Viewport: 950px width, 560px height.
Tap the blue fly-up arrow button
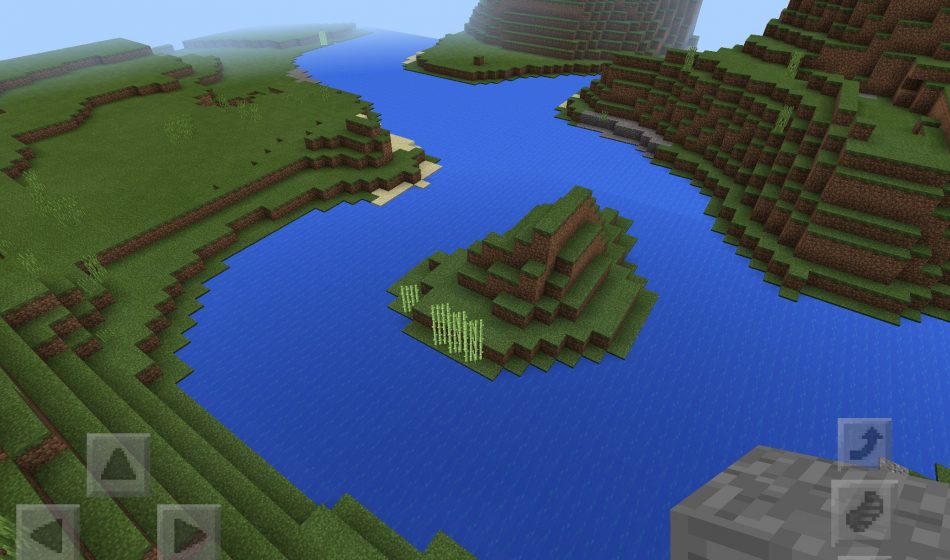863,444
